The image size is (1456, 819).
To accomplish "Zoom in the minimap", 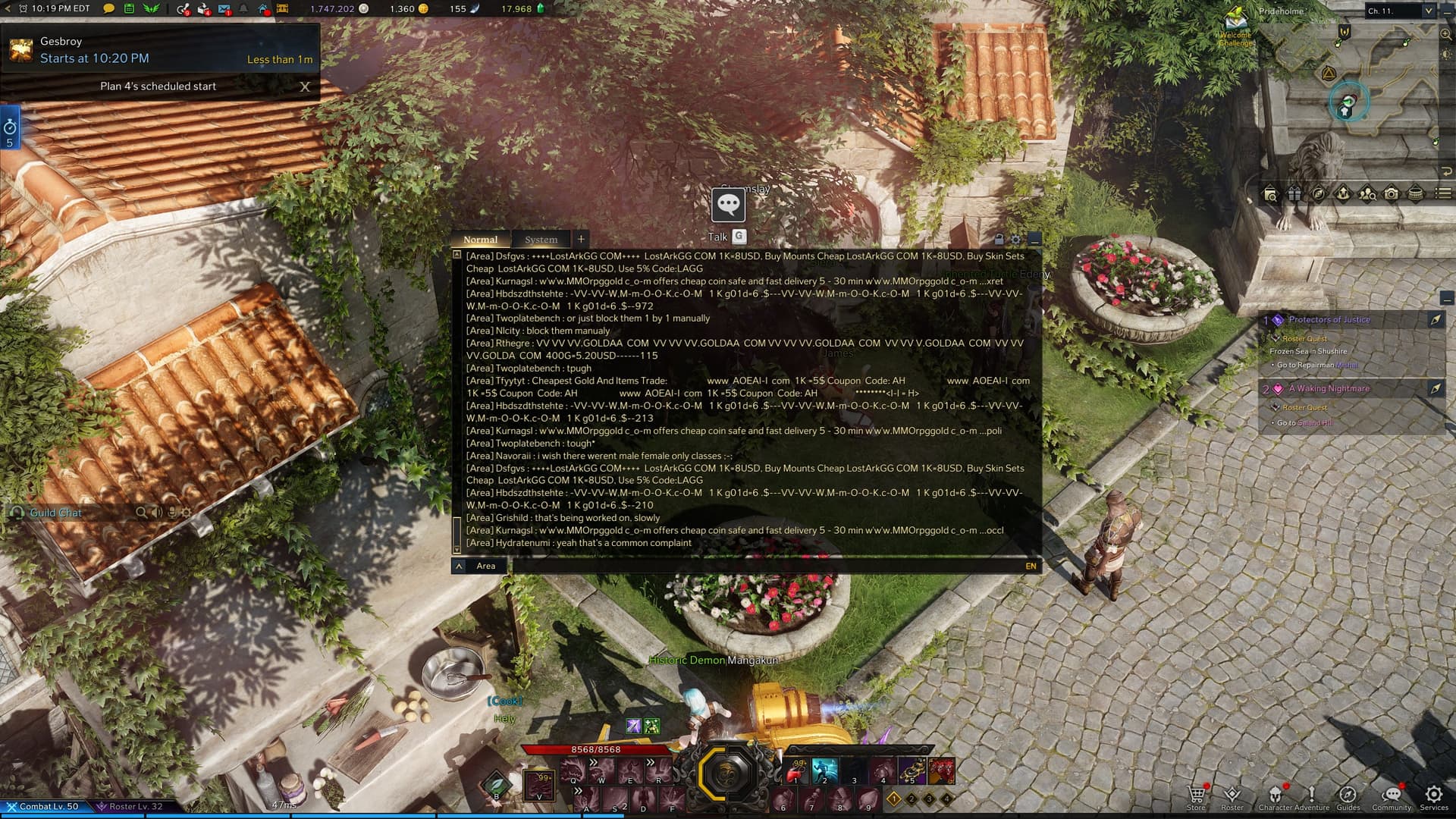I will pyautogui.click(x=1446, y=34).
